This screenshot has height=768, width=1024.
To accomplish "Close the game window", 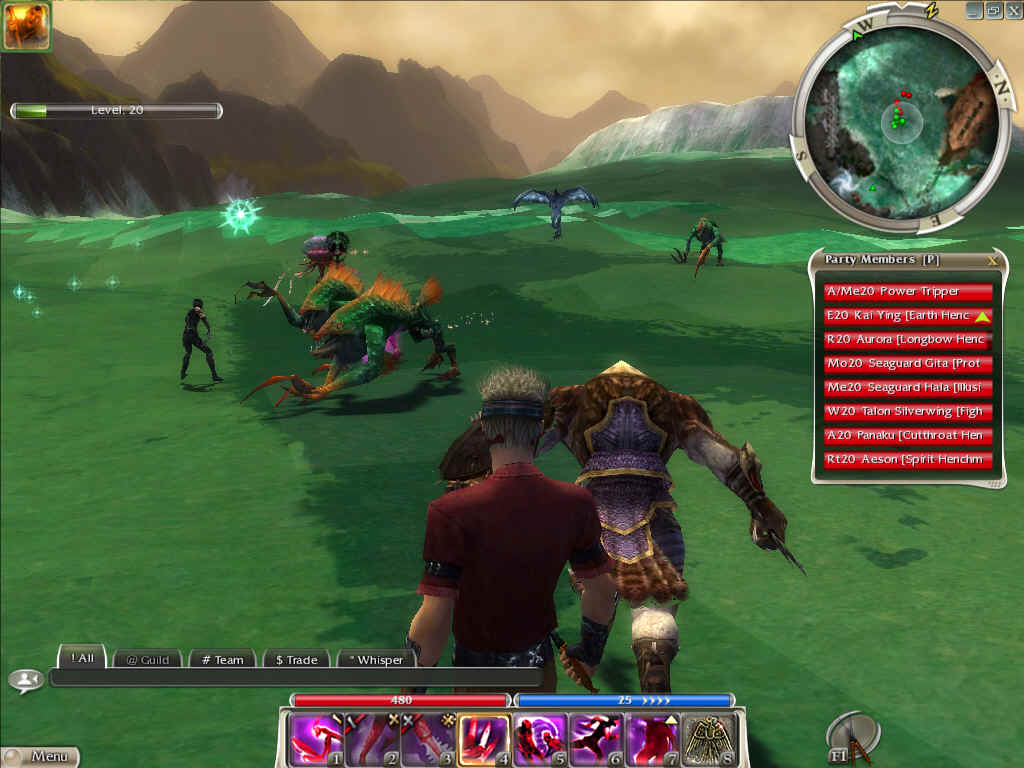I will pyautogui.click(x=1013, y=10).
